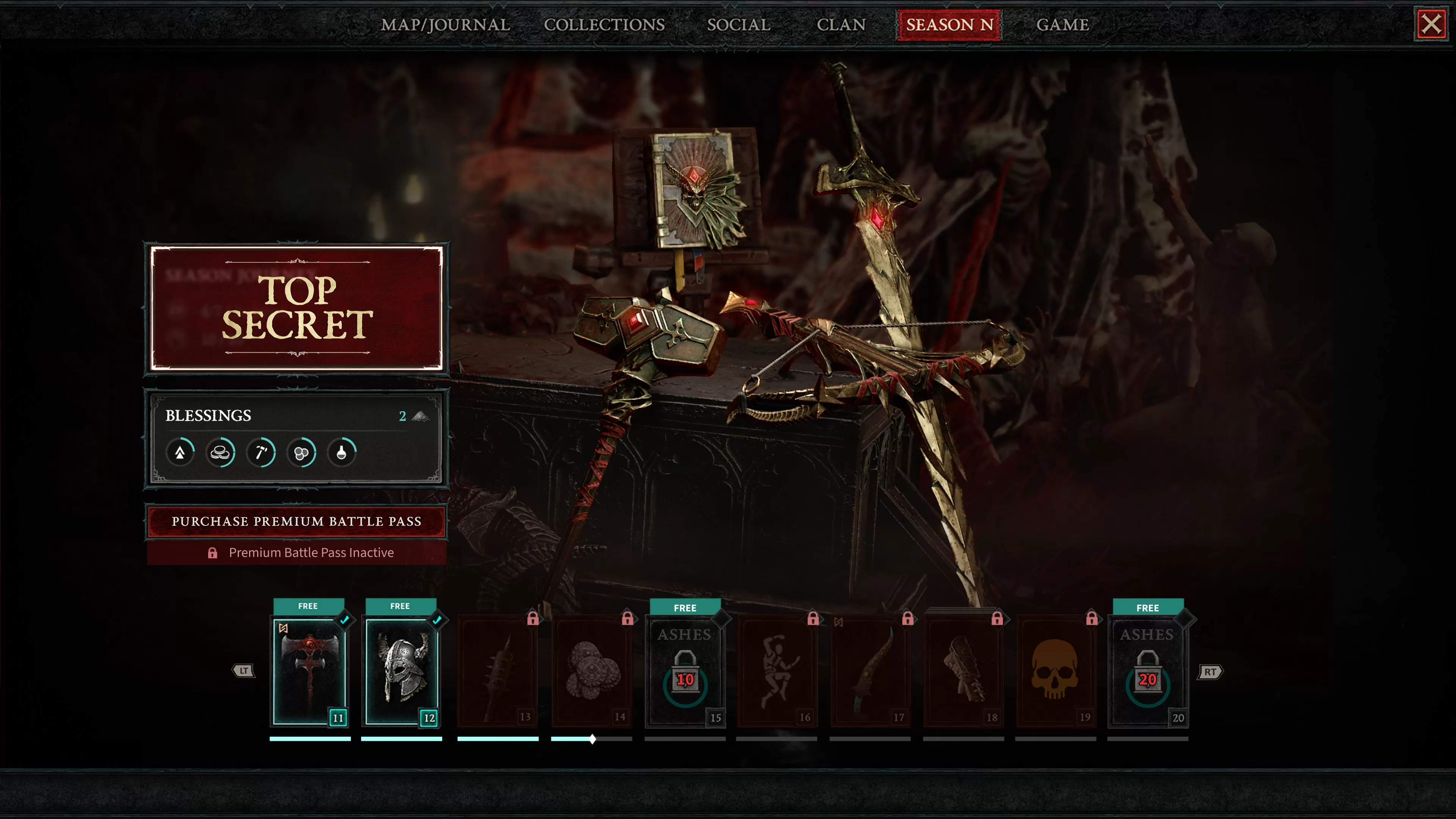Select the crafting materials Blessing icon
The width and height of the screenshot is (1456, 819).
click(x=303, y=452)
